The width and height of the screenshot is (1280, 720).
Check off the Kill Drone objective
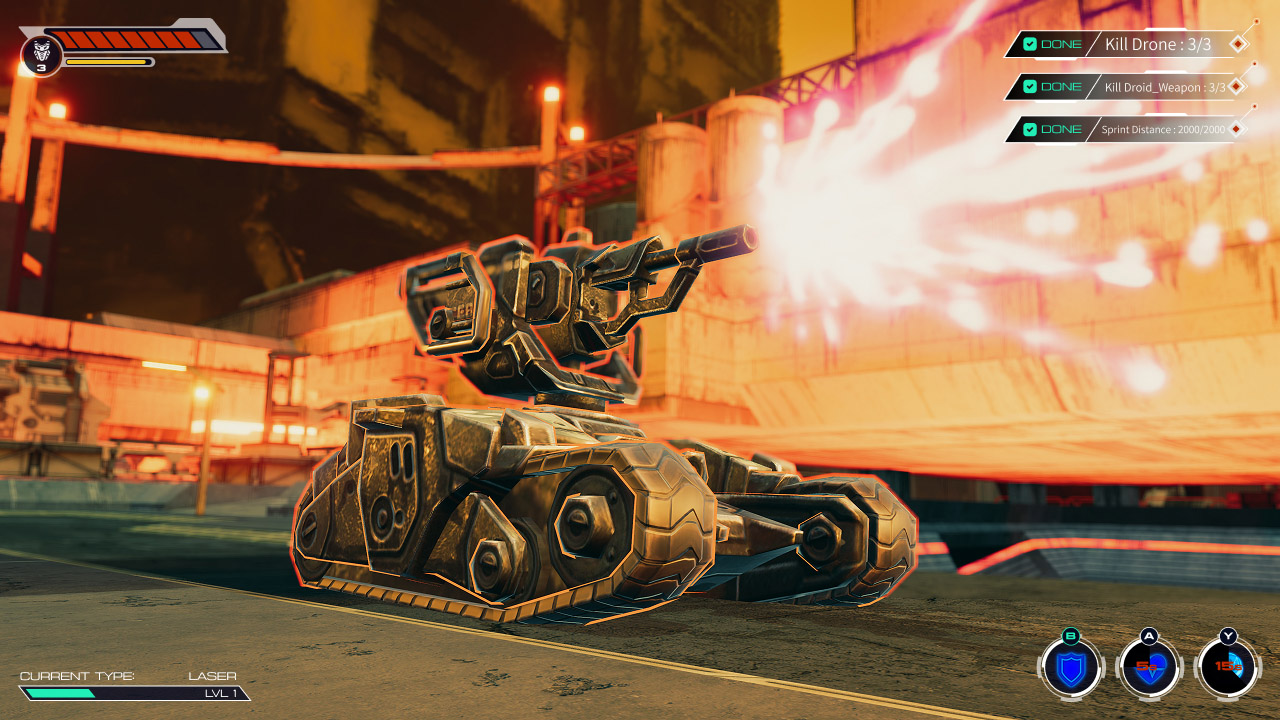(x=1030, y=43)
